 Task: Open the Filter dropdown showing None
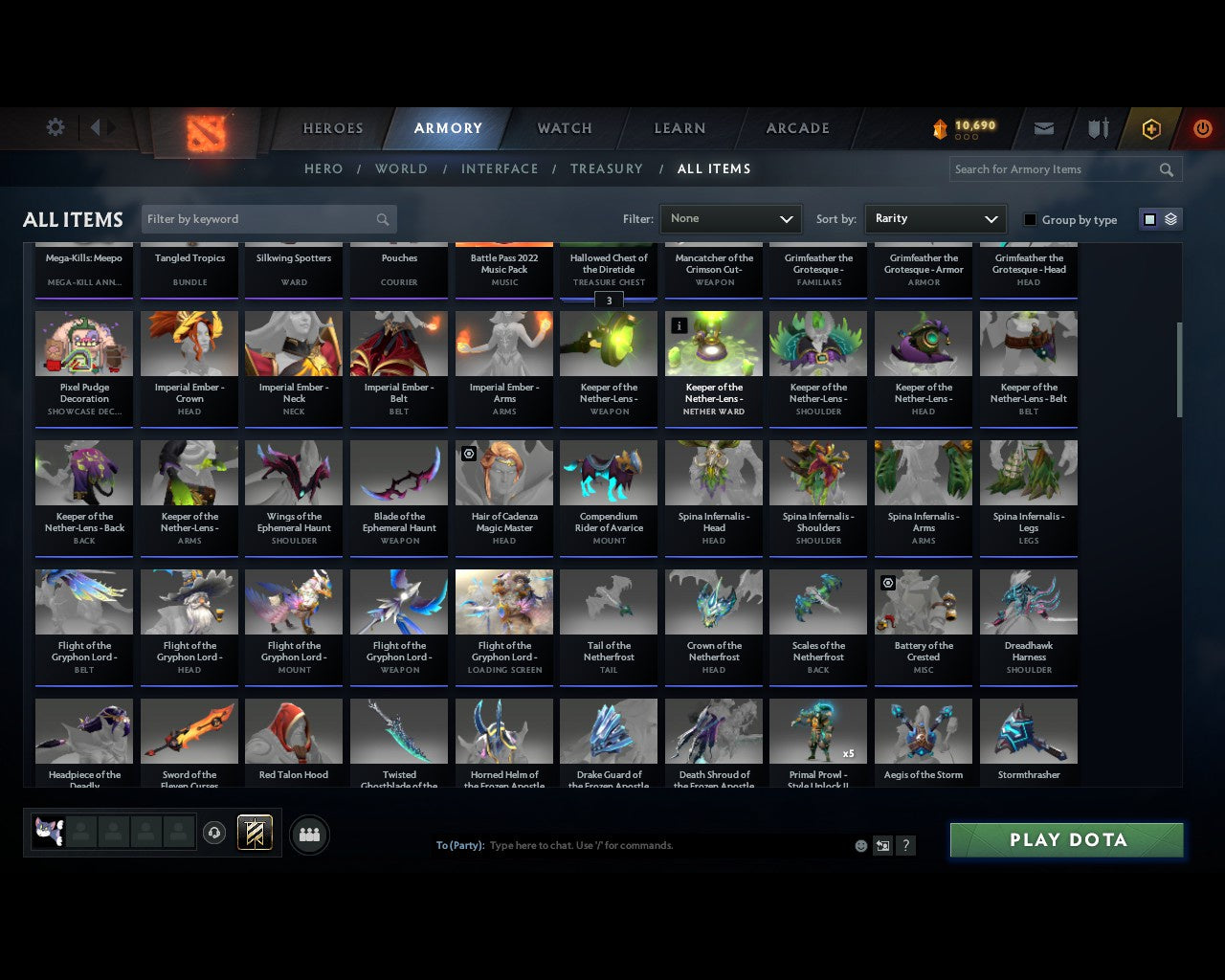[730, 219]
